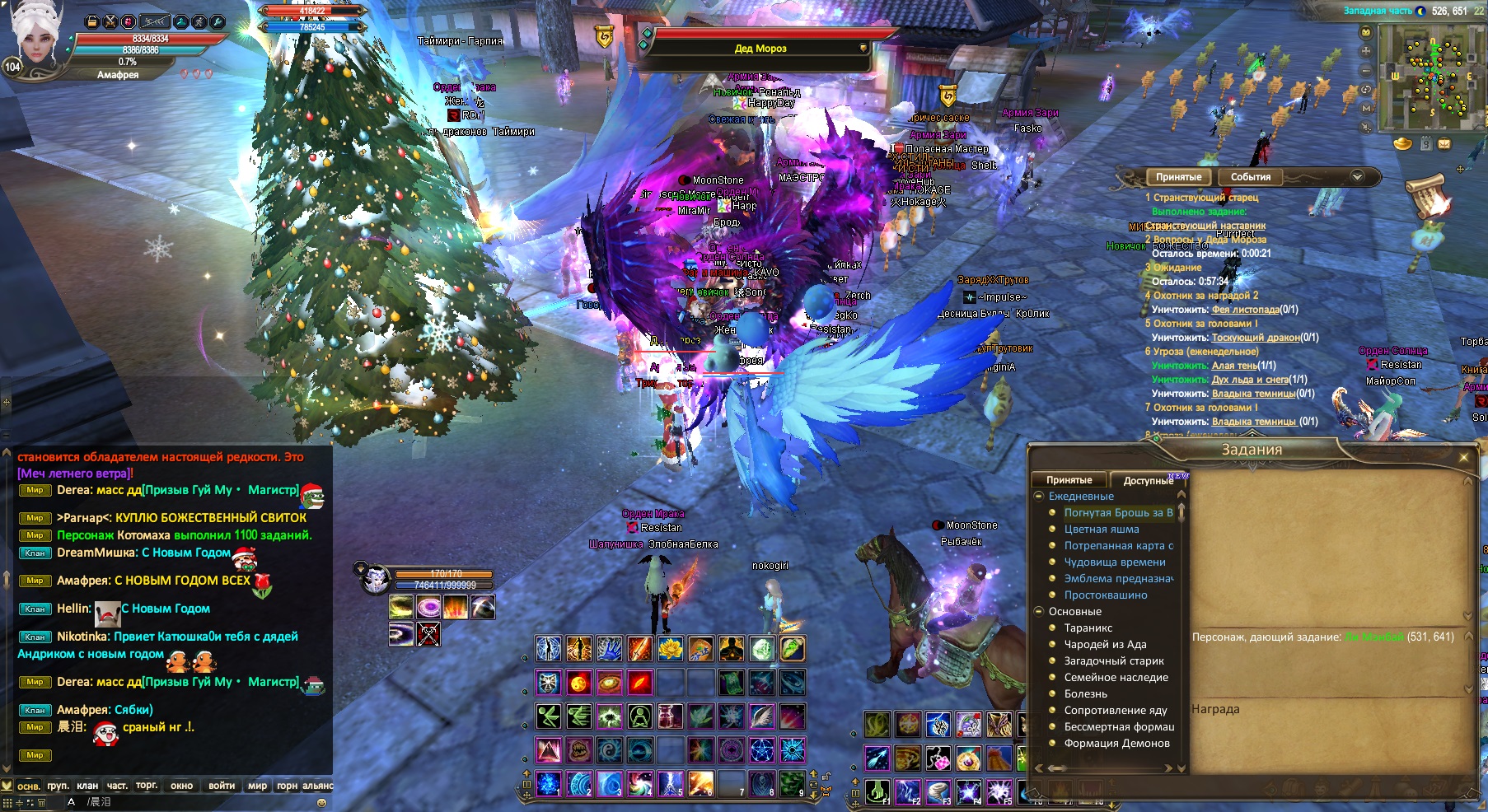1488x812 pixels.
Task: Close the Задания quest window
Action: click(x=1464, y=457)
